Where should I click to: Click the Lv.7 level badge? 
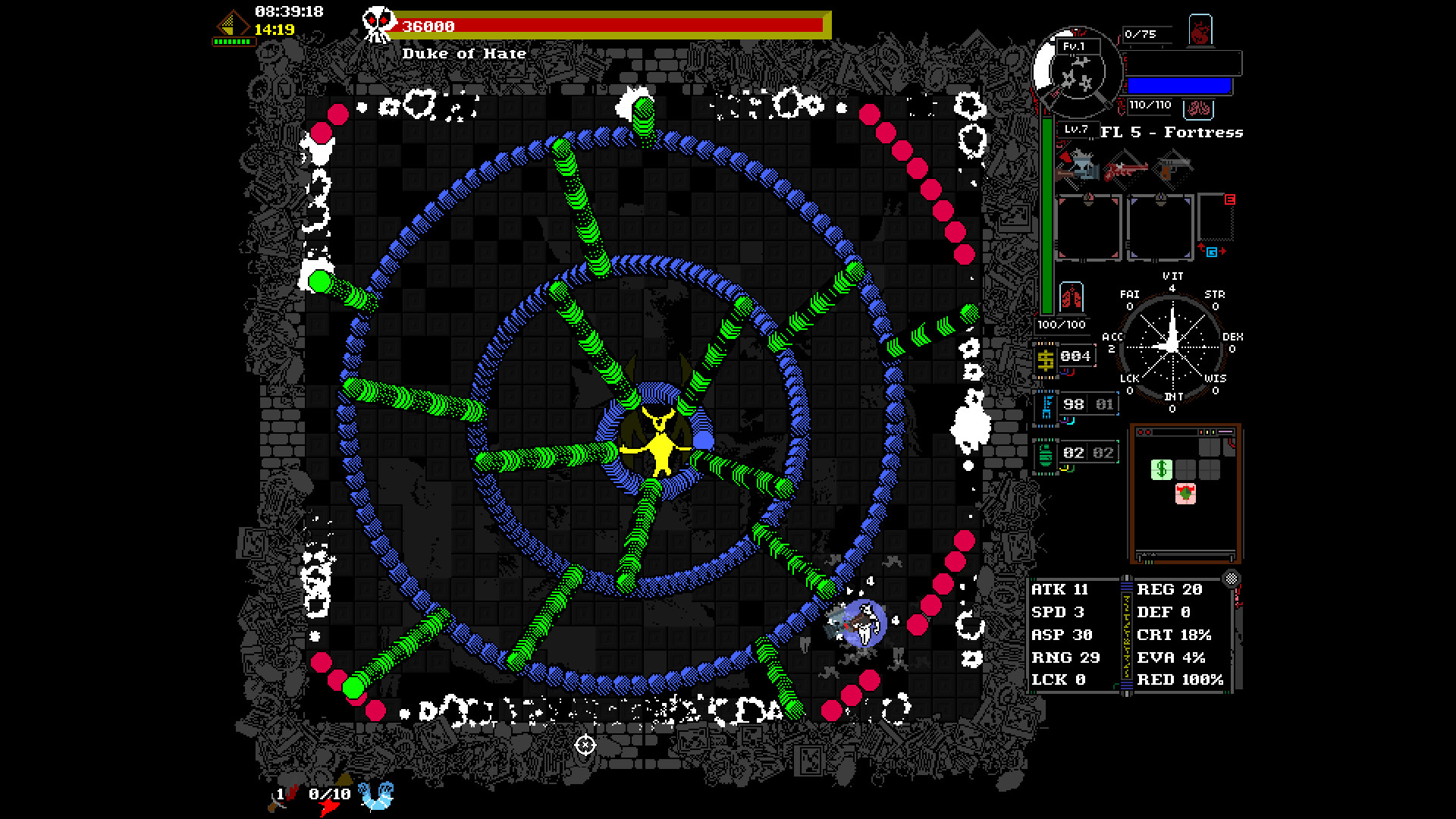[1076, 130]
